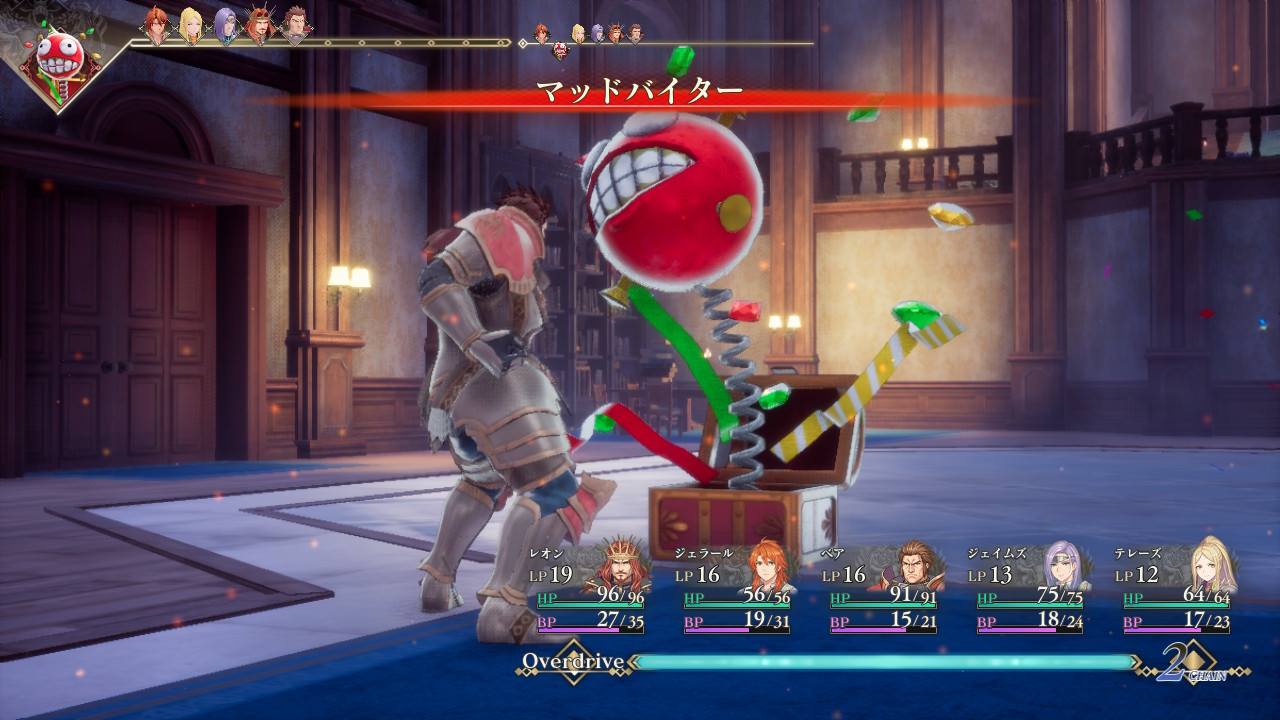
Task: Select Therese's party status panel
Action: 1177,588
